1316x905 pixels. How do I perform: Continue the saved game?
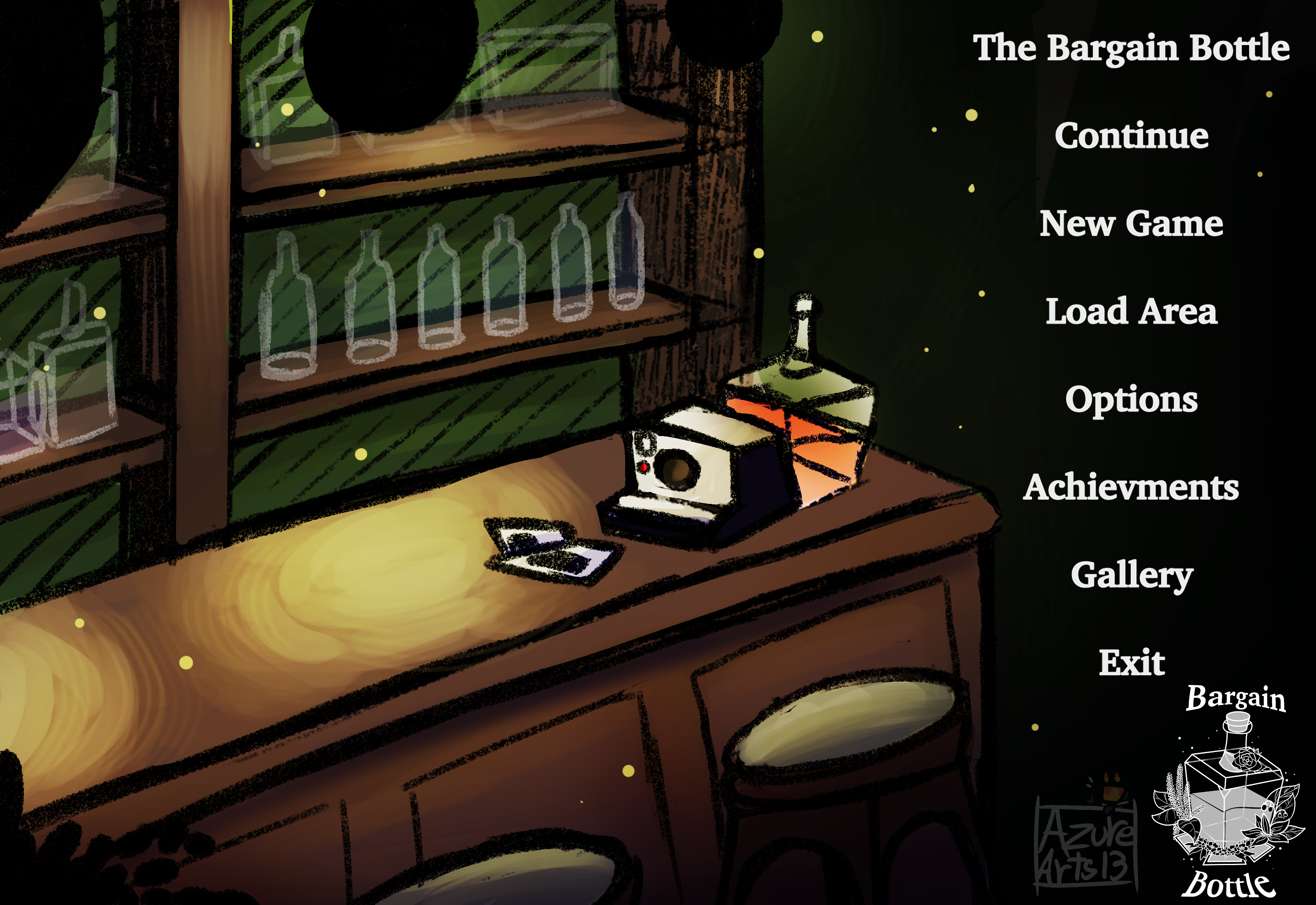[1131, 136]
